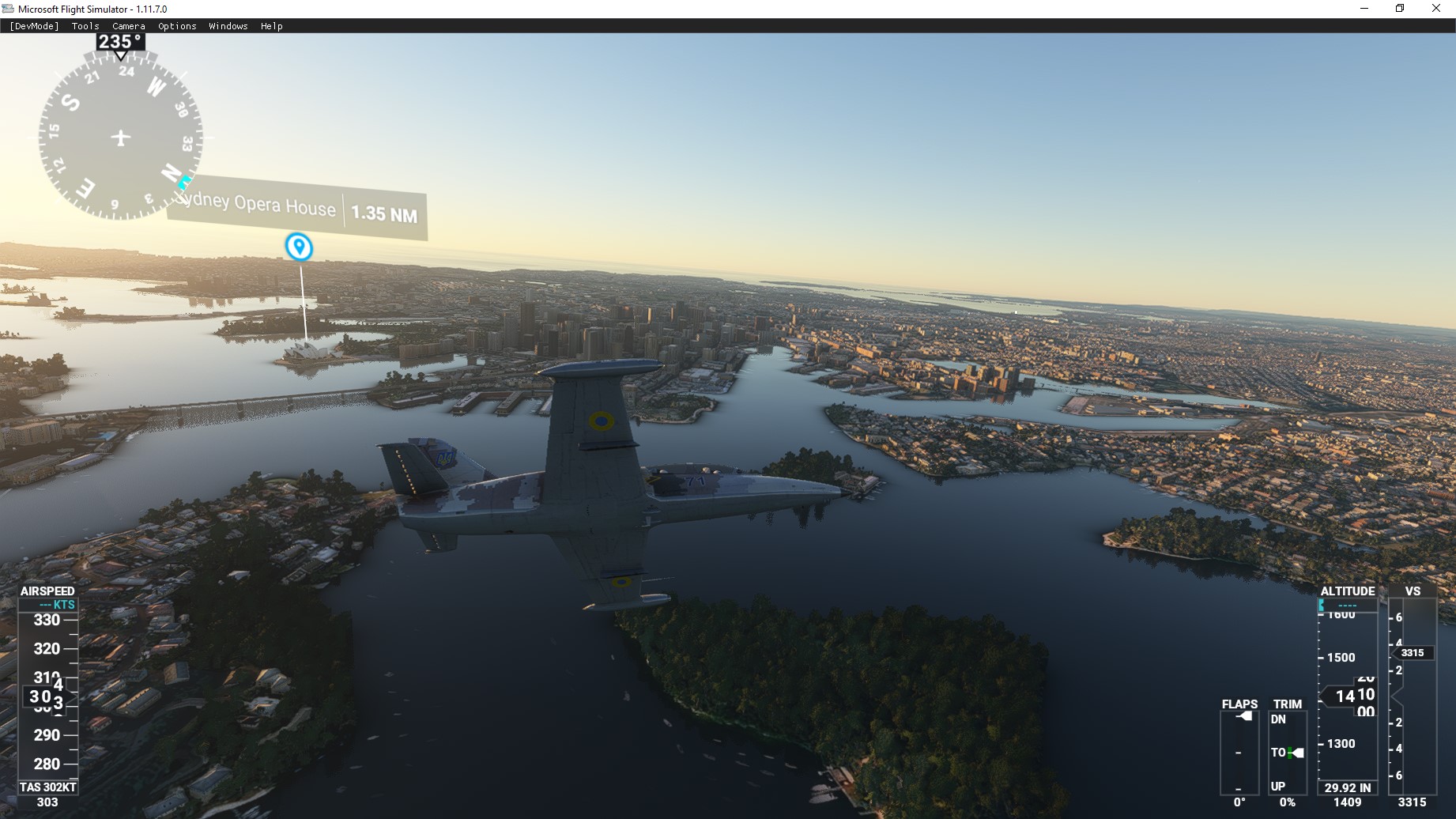Open the Windows menu
The width and height of the screenshot is (1456, 819).
point(228,26)
